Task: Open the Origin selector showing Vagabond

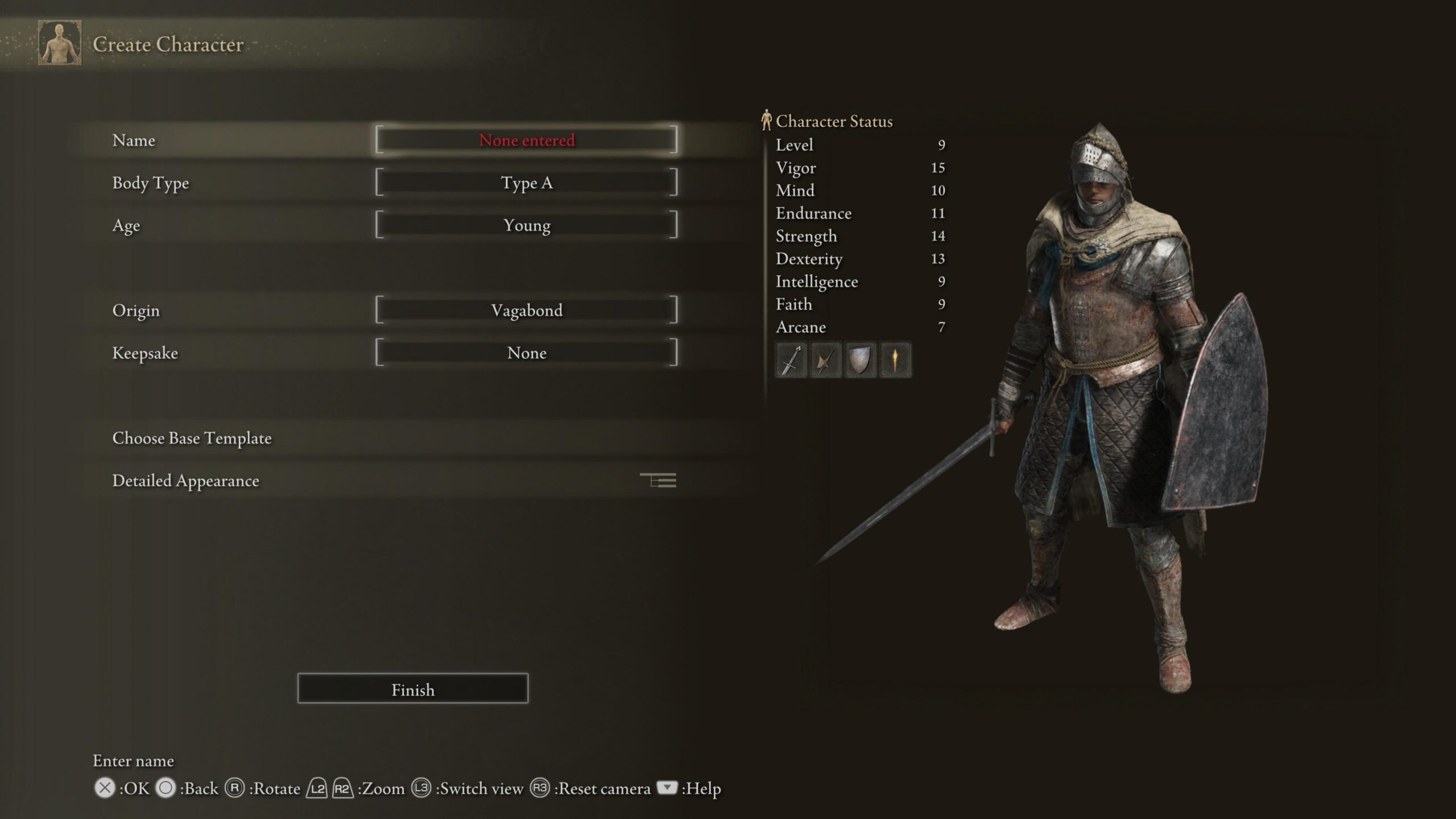Action: click(527, 311)
